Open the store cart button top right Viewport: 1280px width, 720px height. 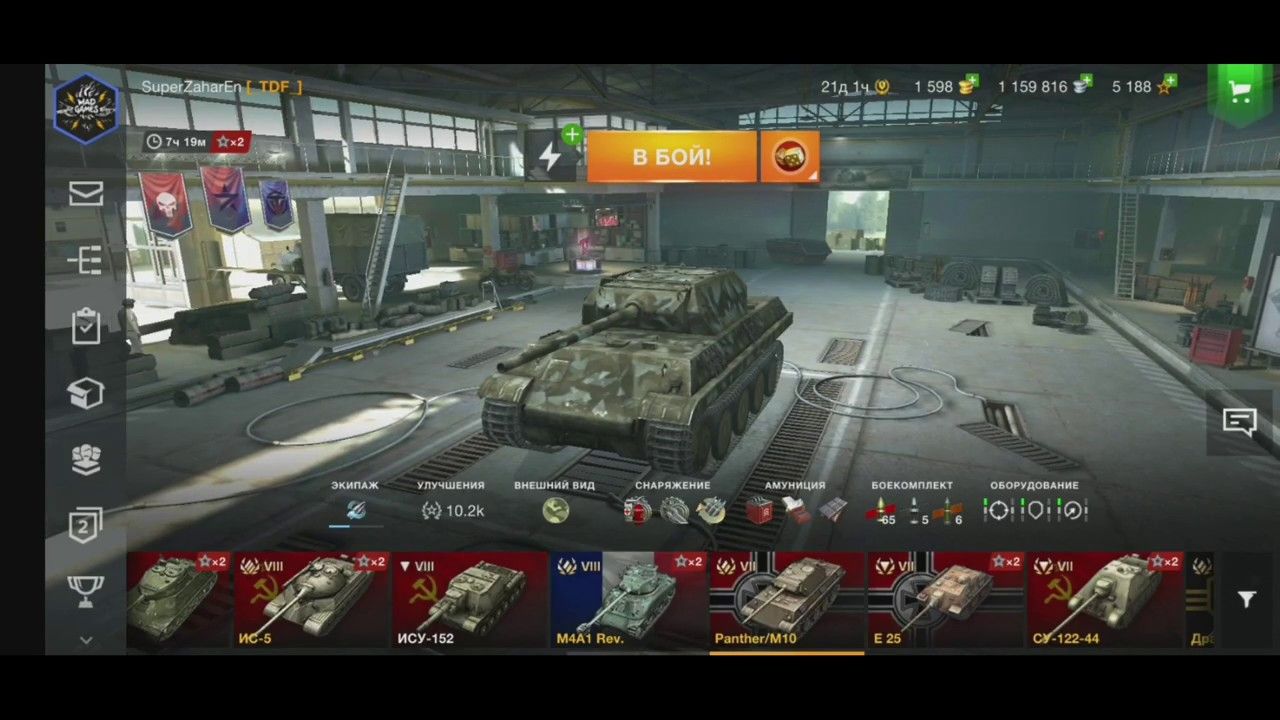[x=1240, y=90]
